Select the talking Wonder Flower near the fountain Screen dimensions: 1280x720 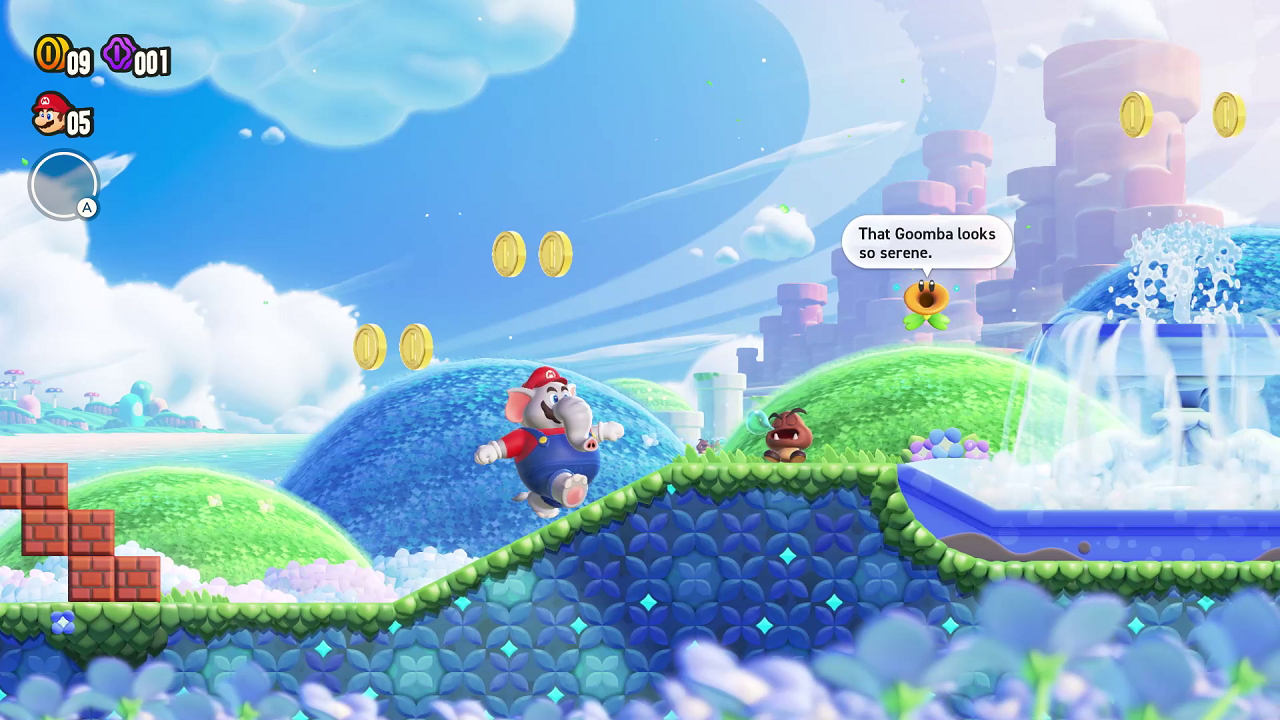point(925,300)
